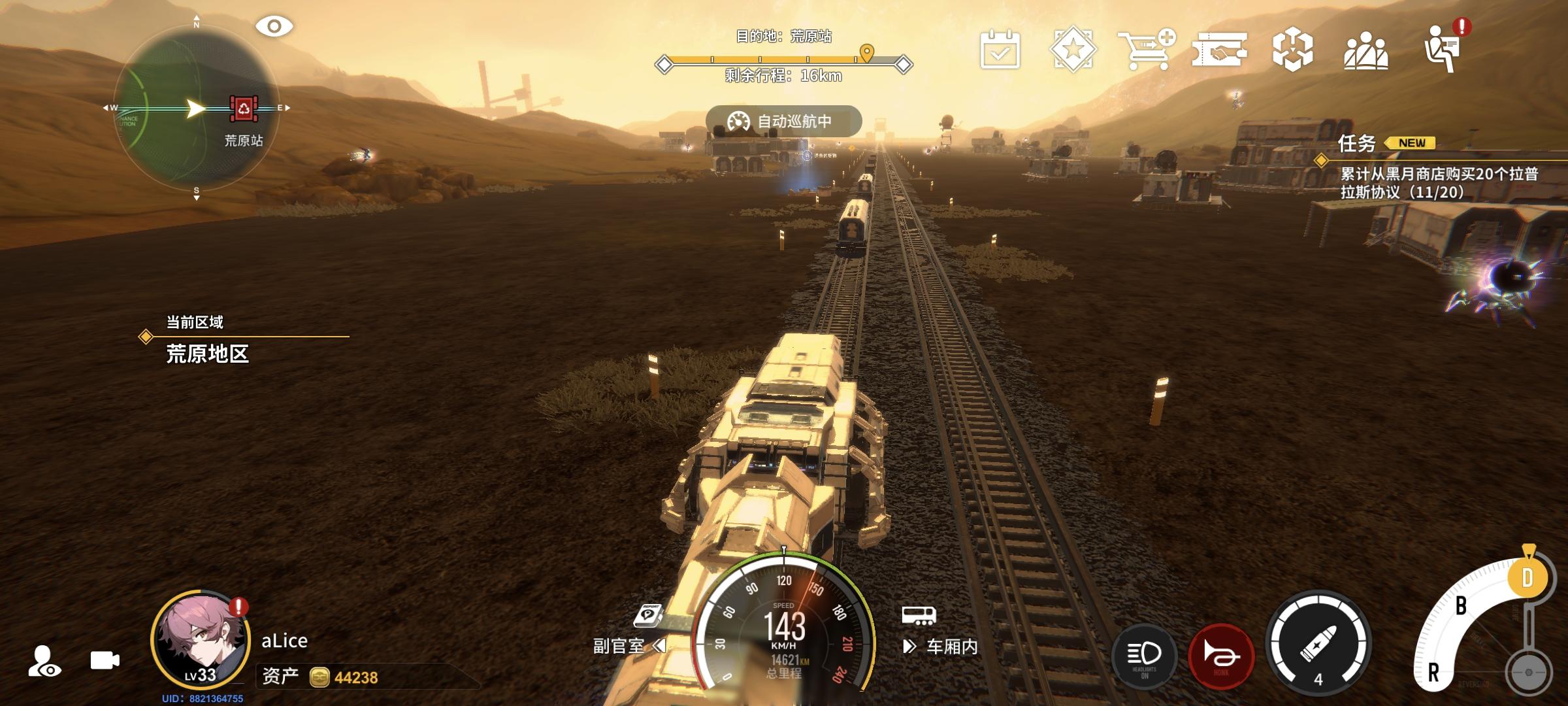Open the calendar check-in icon
The image size is (1568, 706).
point(1000,49)
